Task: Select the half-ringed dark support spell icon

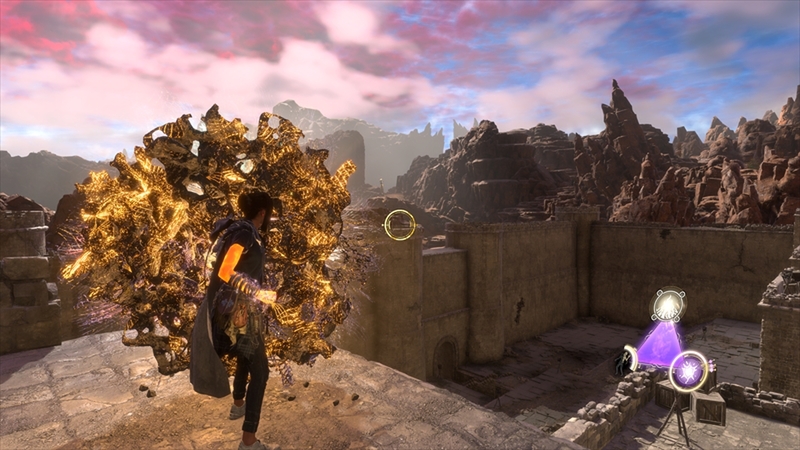Action: [x=627, y=360]
